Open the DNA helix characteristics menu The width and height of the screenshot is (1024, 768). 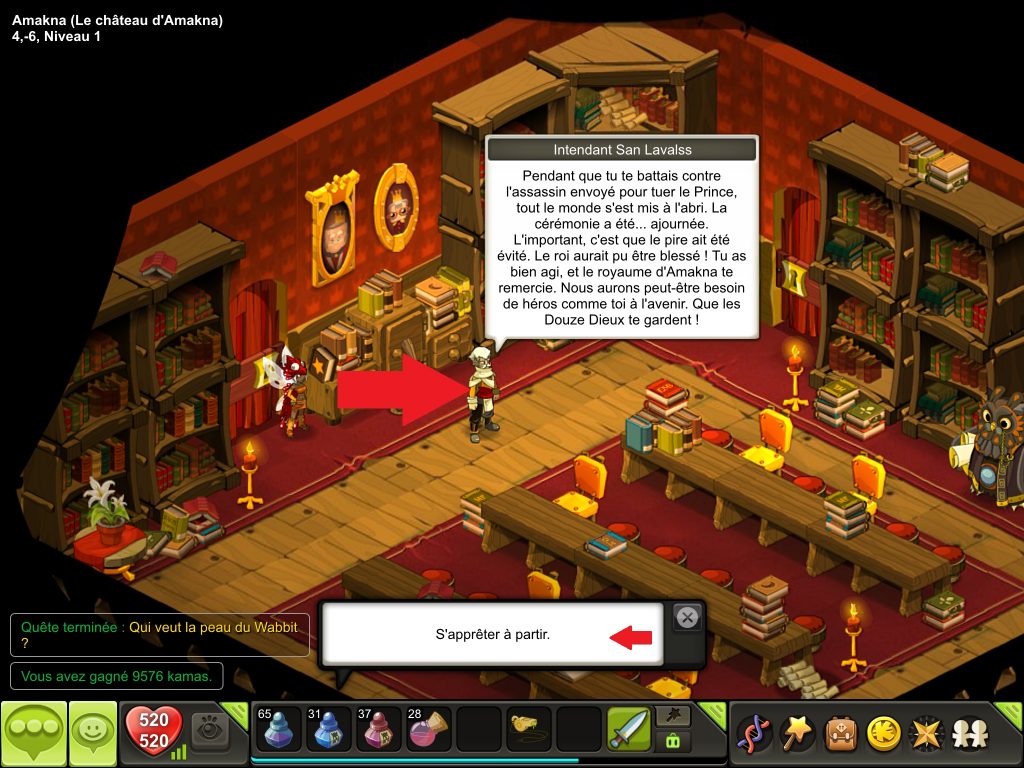click(753, 734)
